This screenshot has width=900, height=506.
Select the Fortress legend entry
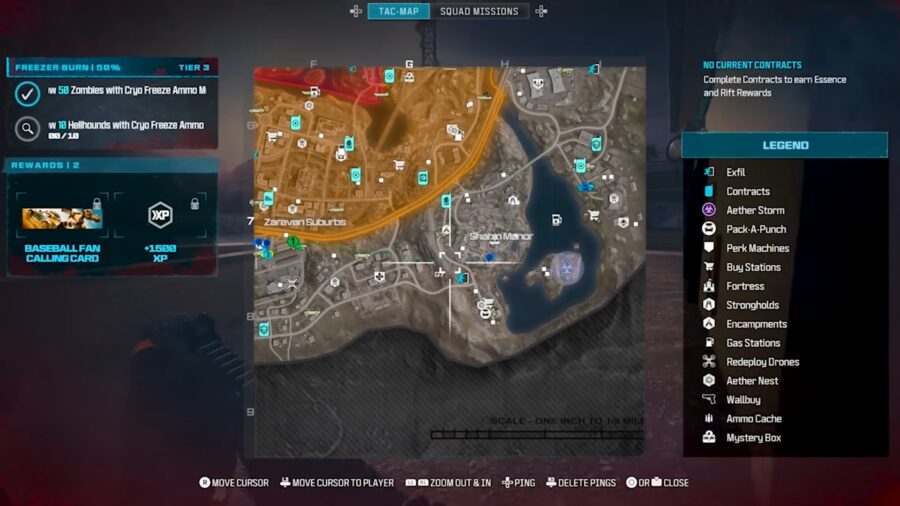[x=745, y=286]
